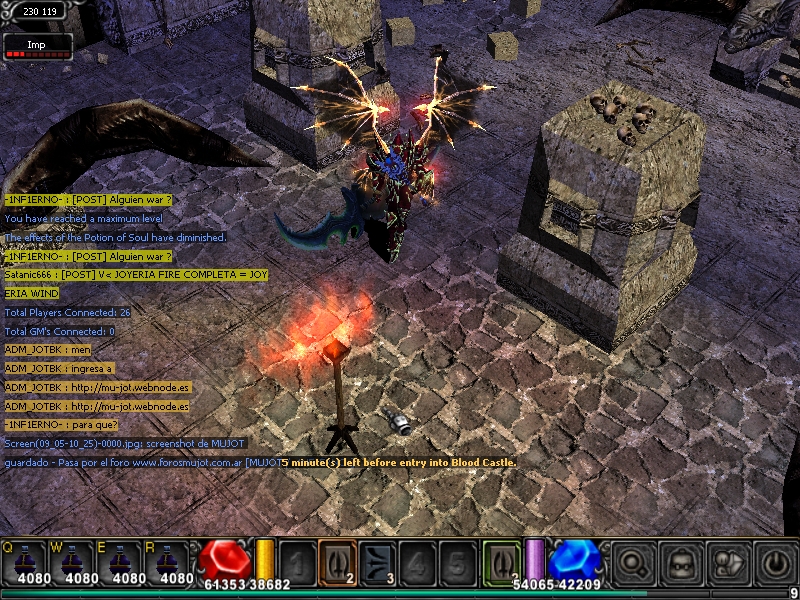The image size is (800, 600).
Task: Select the skill in hotkey slot 3
Action: point(376,562)
